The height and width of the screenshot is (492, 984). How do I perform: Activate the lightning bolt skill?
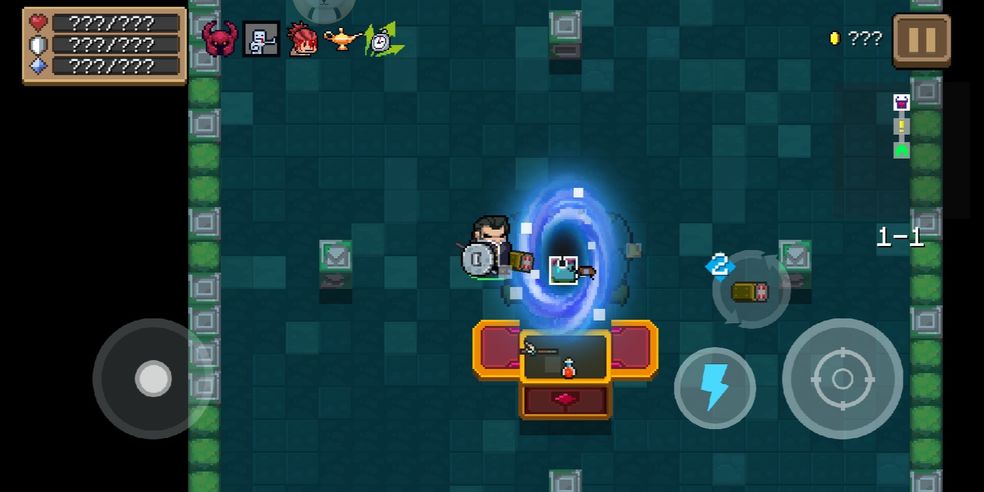click(714, 387)
